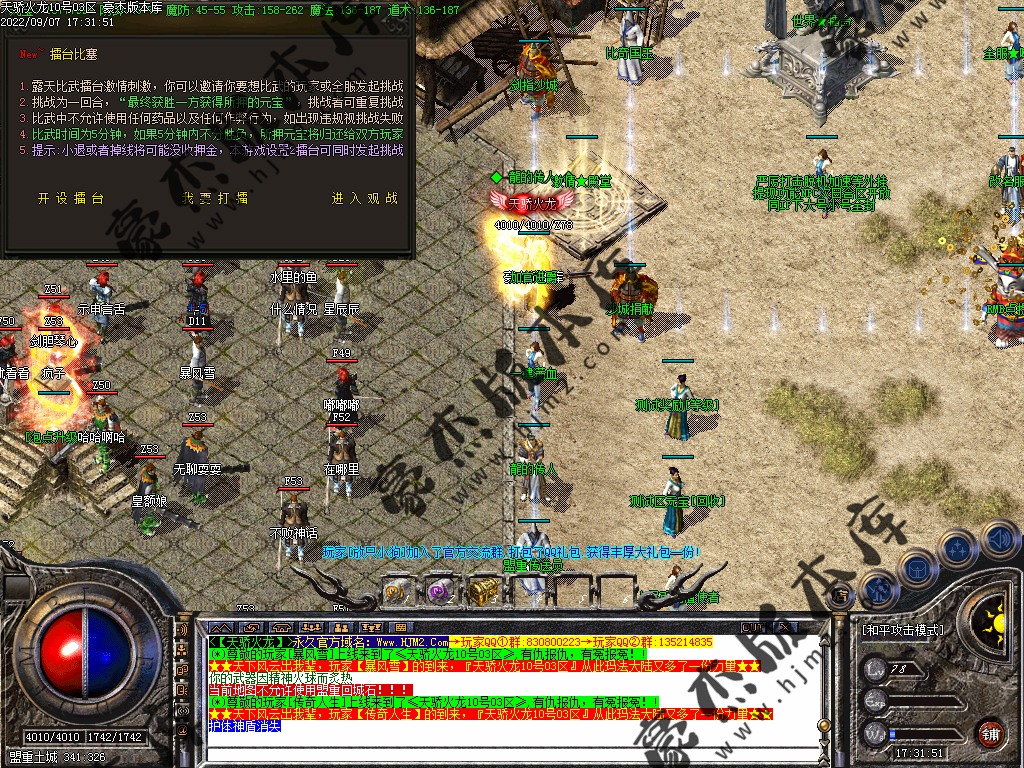Image resolution: width=1024 pixels, height=768 pixels.
Task: Open the tiny grid button in chat toolbar
Action: pyautogui.click(x=401, y=627)
